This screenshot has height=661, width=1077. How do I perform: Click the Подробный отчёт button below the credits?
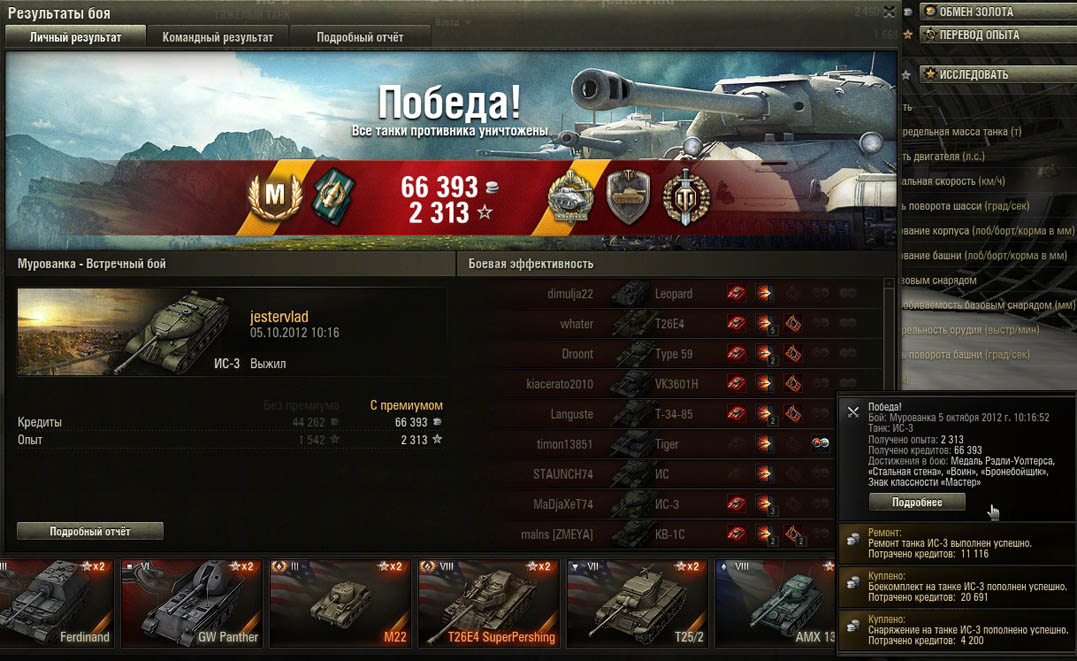tap(90, 531)
